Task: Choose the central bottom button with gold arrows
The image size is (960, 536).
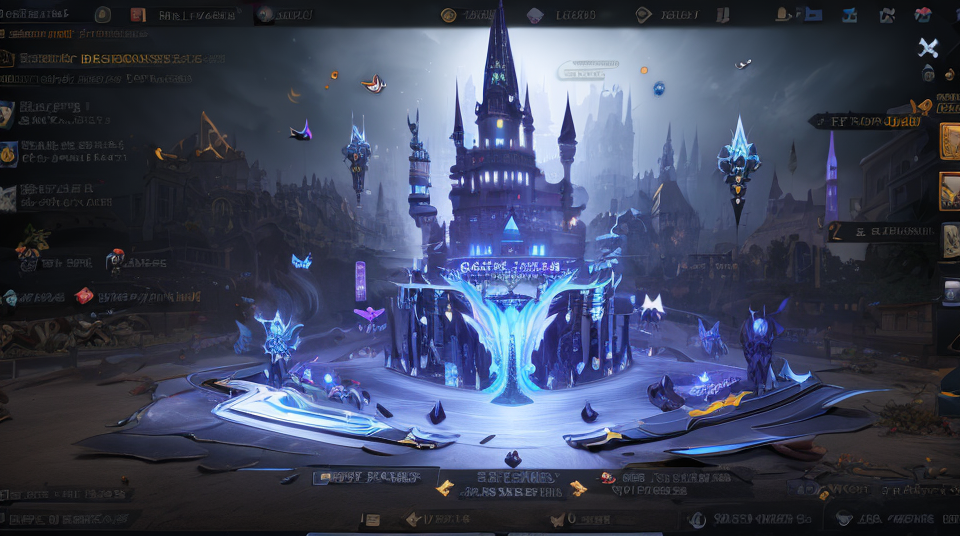Action: tap(510, 483)
